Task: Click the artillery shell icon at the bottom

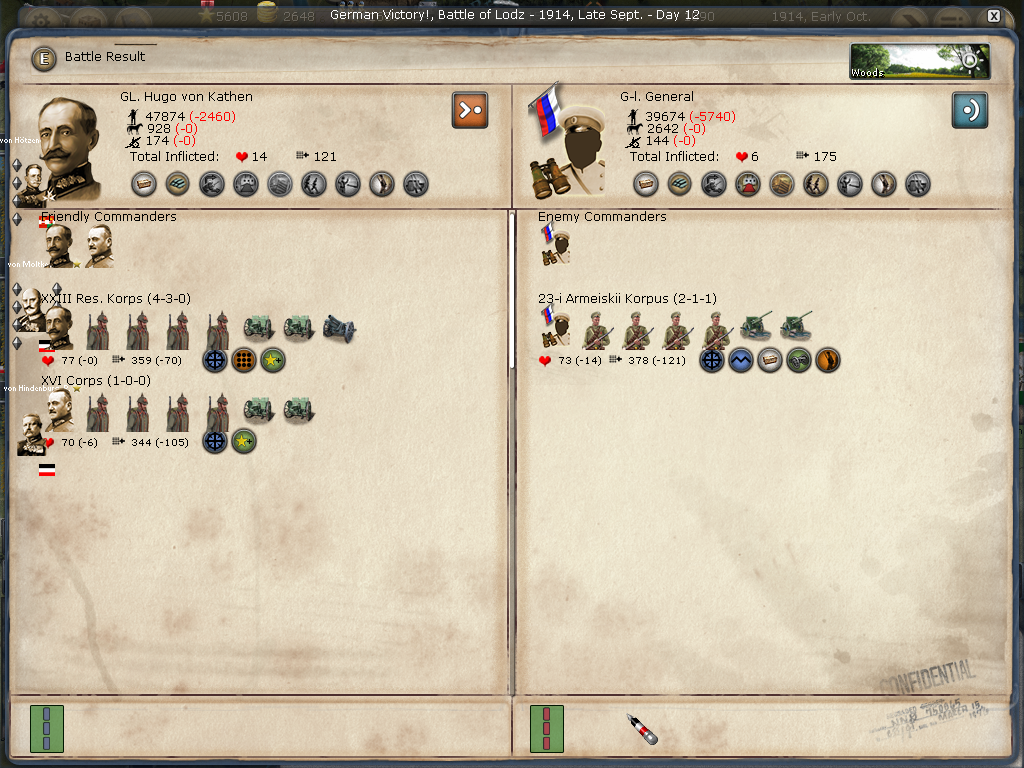Action: (642, 729)
